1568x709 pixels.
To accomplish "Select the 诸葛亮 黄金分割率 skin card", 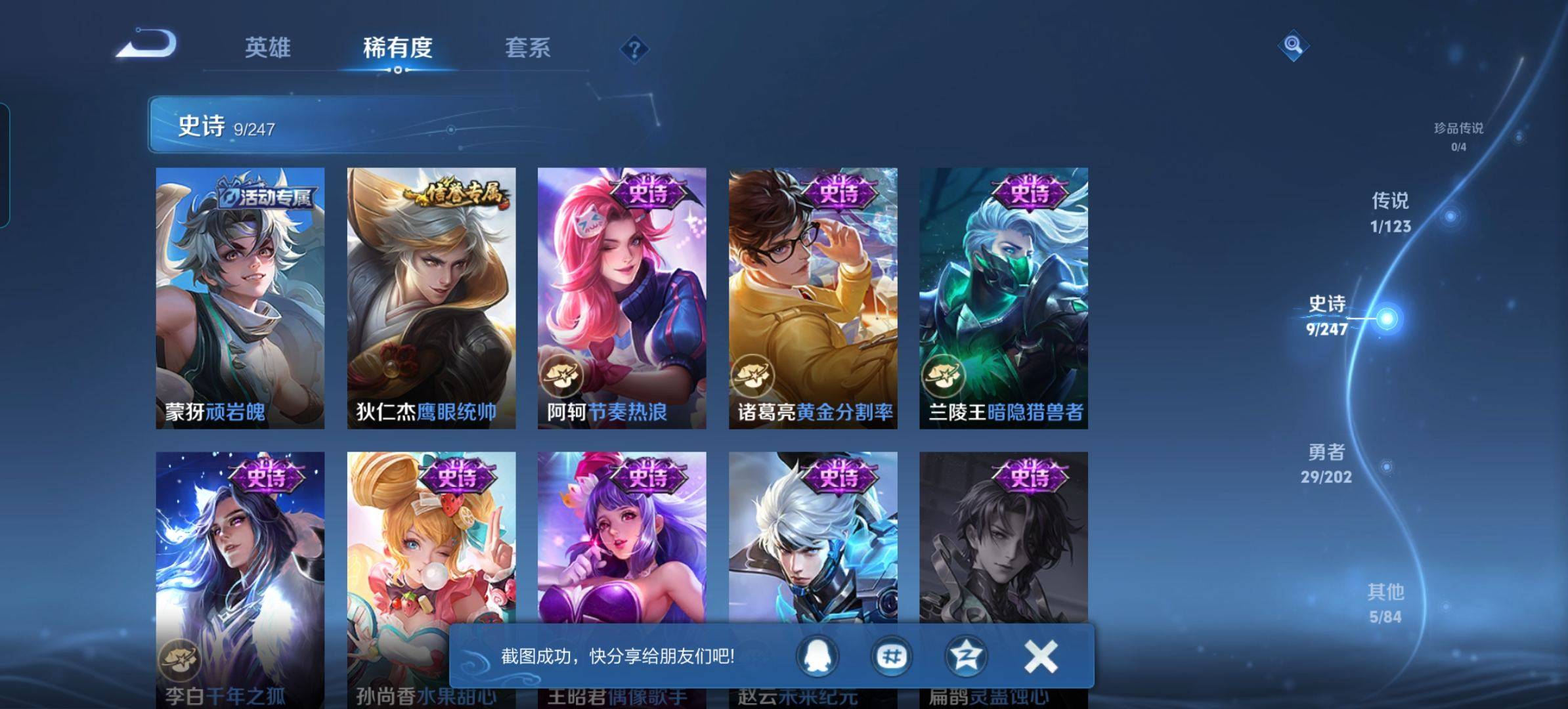I will click(813, 298).
